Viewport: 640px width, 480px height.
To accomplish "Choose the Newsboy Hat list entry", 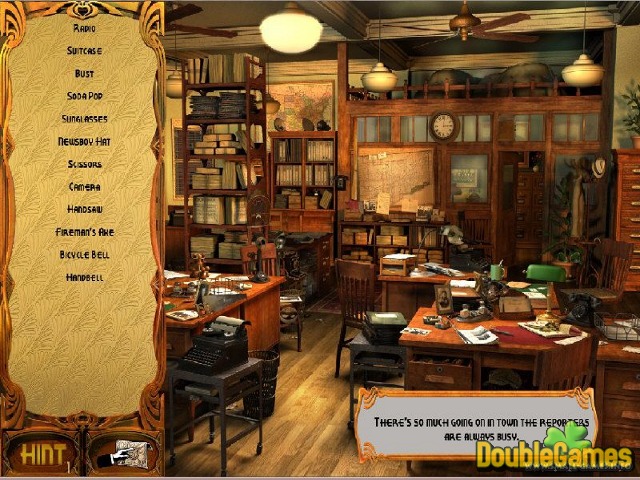I will 84,141.
